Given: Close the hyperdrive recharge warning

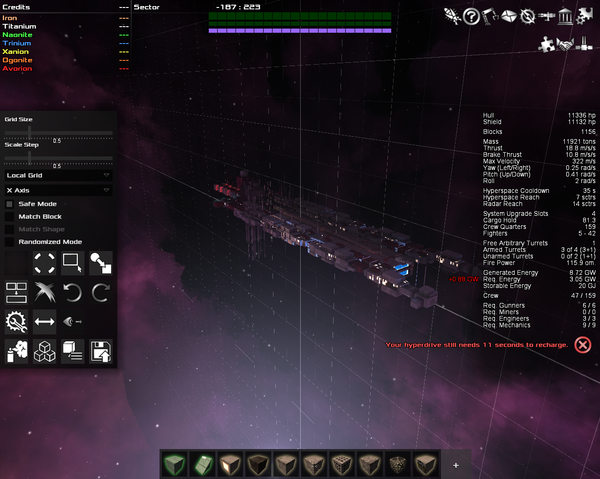Looking at the screenshot, I should [583, 345].
